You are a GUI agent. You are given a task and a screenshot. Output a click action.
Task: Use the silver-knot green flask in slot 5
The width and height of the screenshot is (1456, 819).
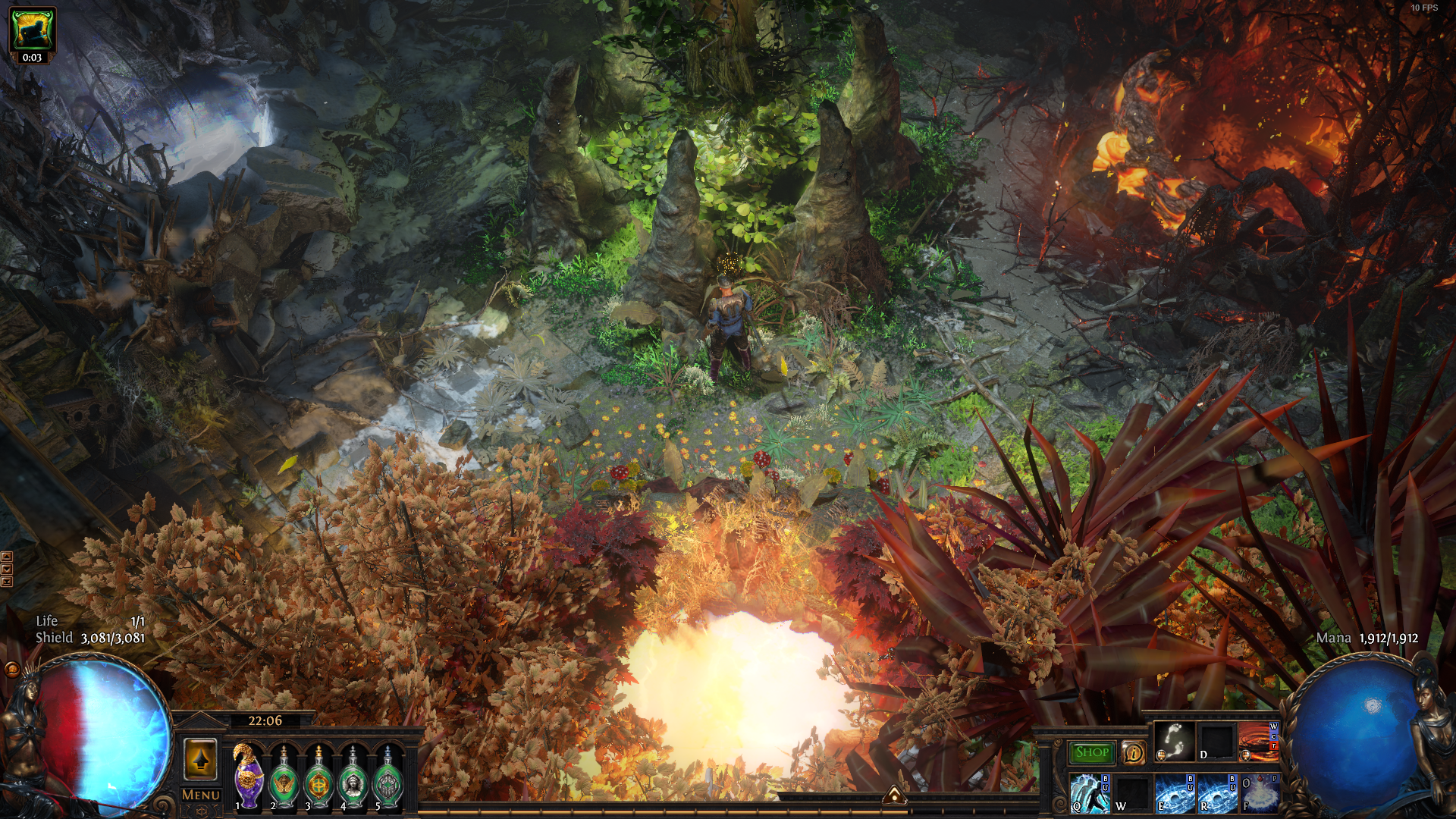pos(388,779)
